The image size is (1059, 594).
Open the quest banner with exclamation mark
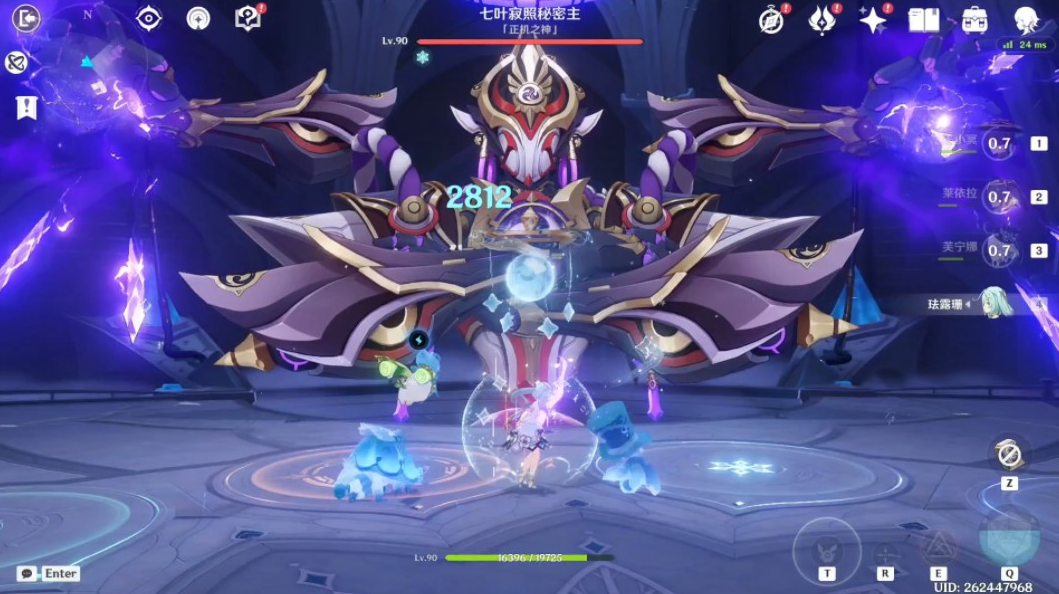[x=27, y=108]
